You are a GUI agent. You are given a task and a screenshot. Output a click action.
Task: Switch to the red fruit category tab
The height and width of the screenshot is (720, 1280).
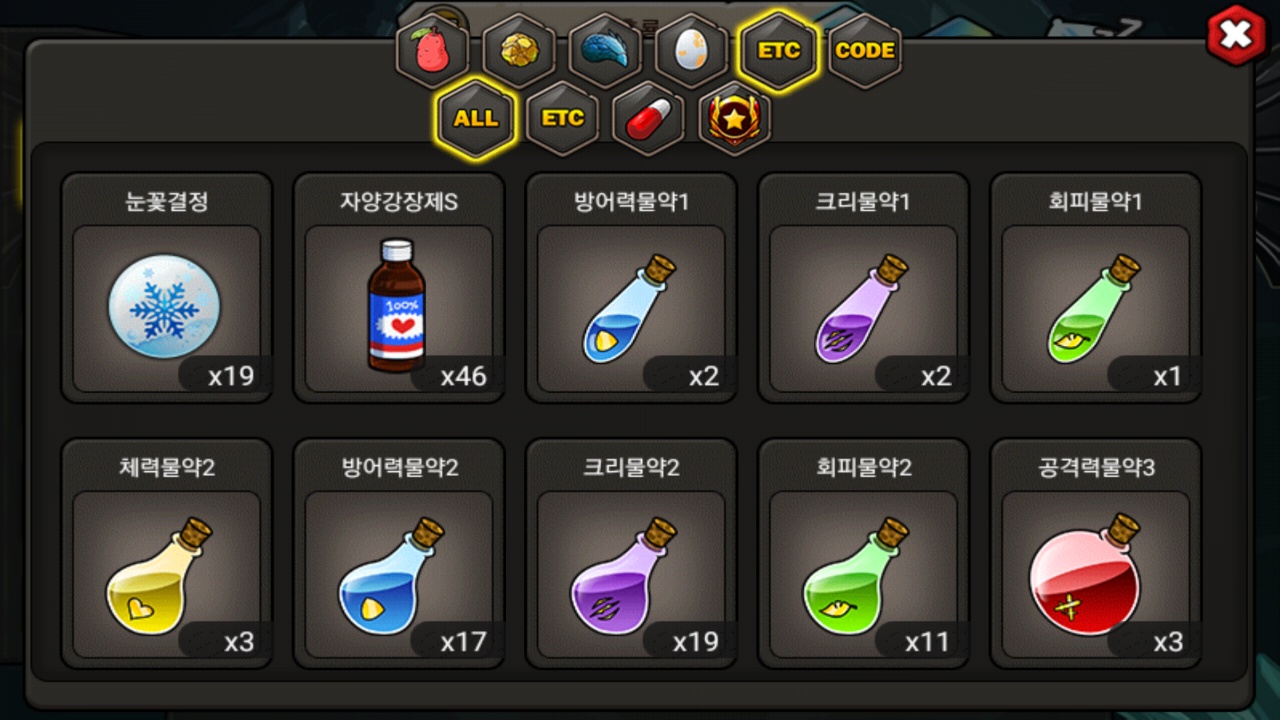(x=433, y=51)
